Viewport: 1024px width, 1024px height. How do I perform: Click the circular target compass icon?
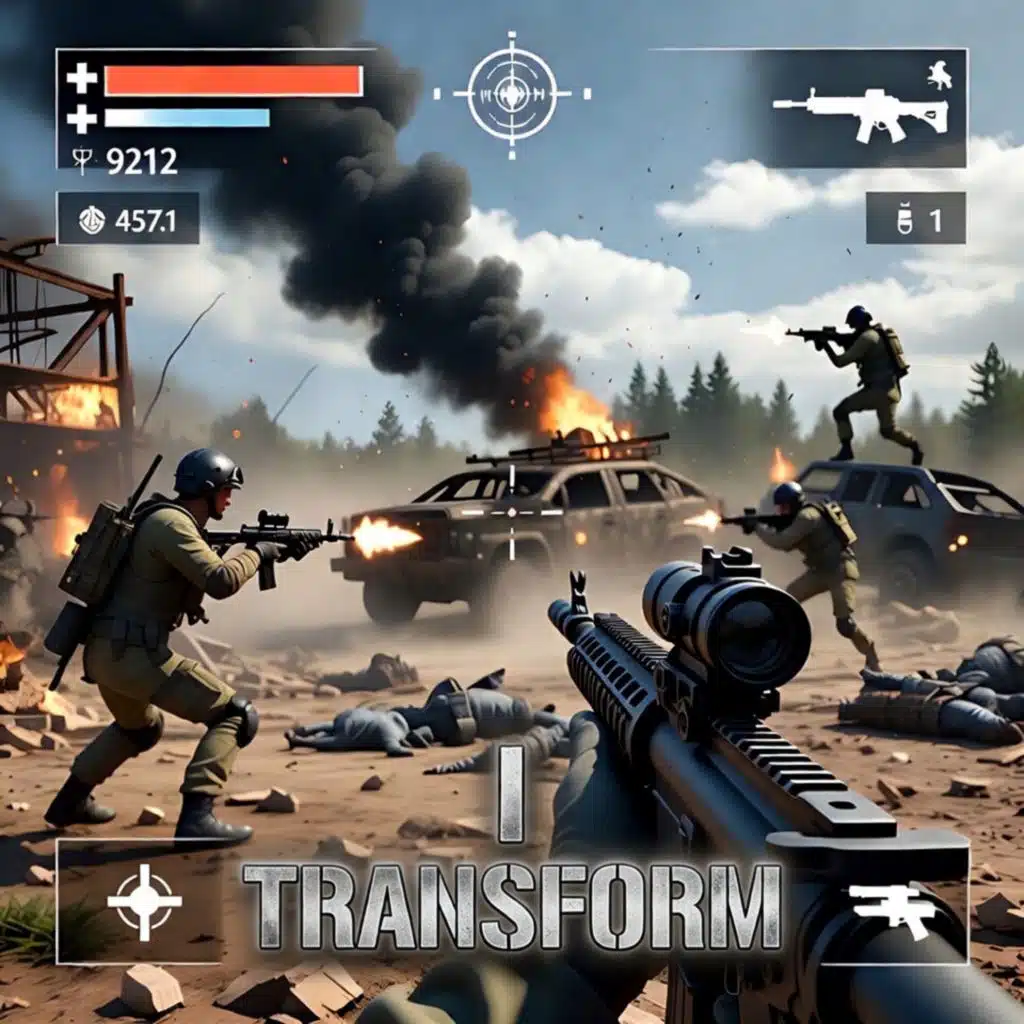(511, 94)
